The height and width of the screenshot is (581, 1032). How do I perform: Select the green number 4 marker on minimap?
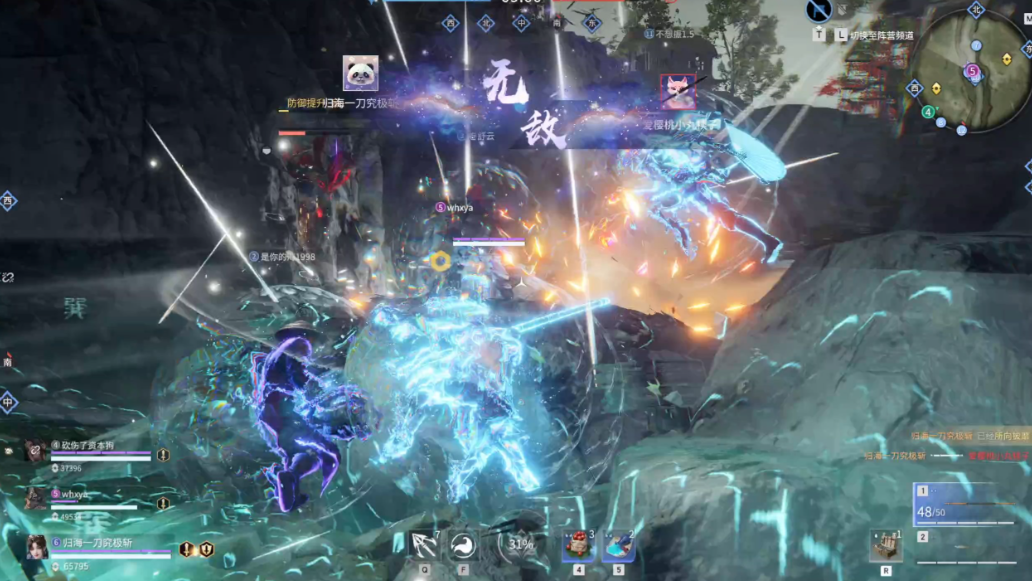pyautogui.click(x=928, y=112)
